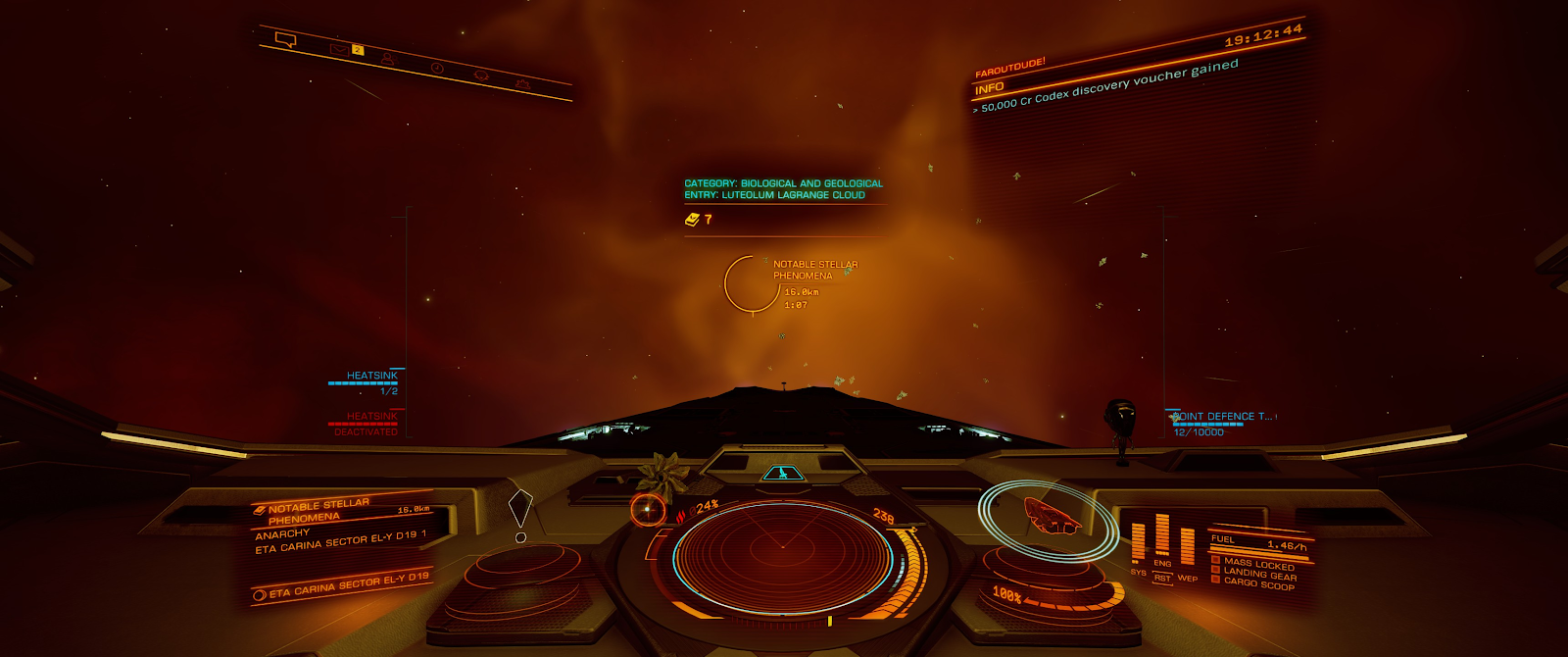Screen dimensions: 1568x657
Task: Select the Point Defence Turret module entry
Action: coord(1215,423)
